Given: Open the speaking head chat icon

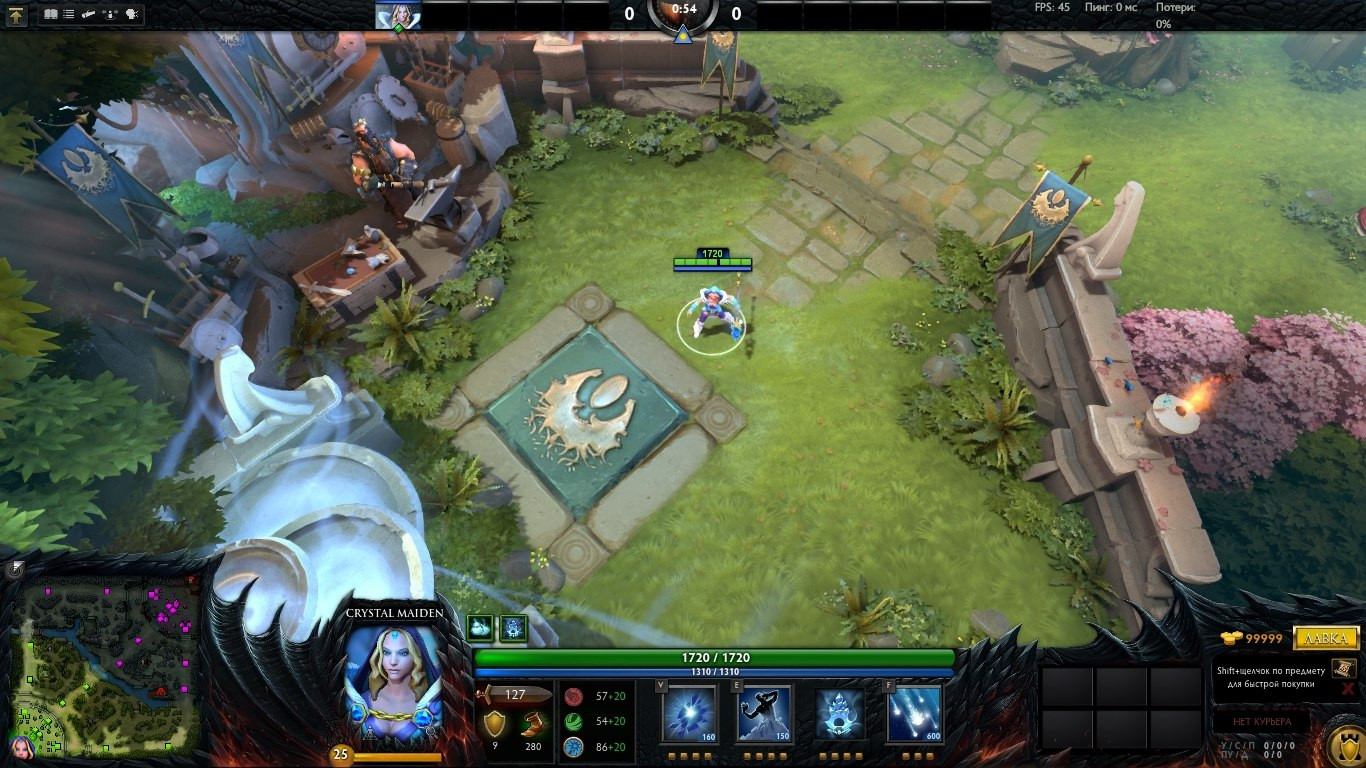Looking at the screenshot, I should click(x=132, y=15).
